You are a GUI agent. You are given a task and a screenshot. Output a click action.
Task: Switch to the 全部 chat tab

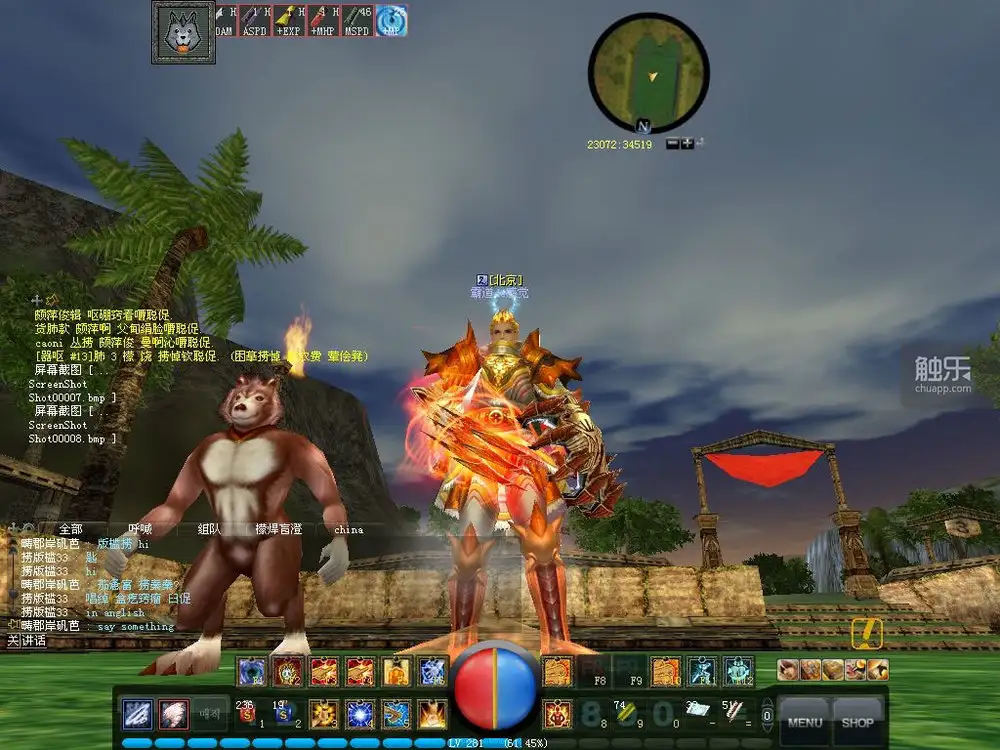pos(70,529)
